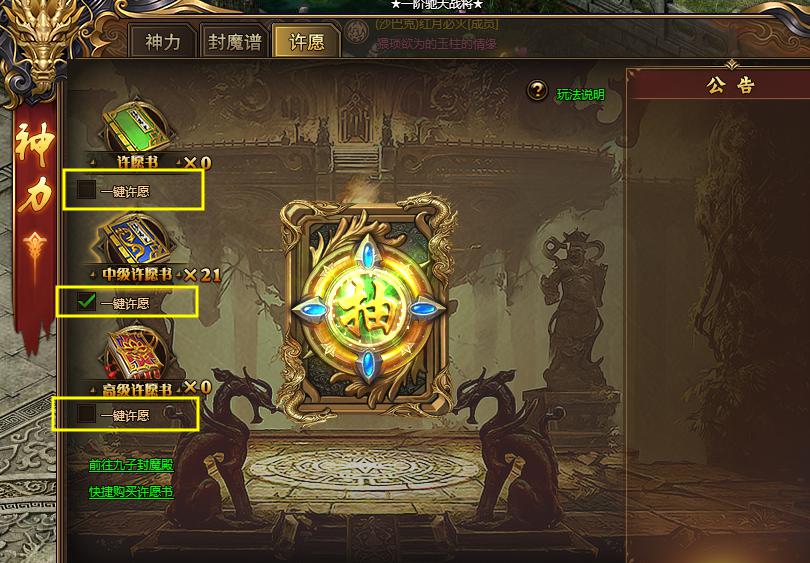
Task: Follow the 前往九子封魔殿 link
Action: [x=131, y=466]
